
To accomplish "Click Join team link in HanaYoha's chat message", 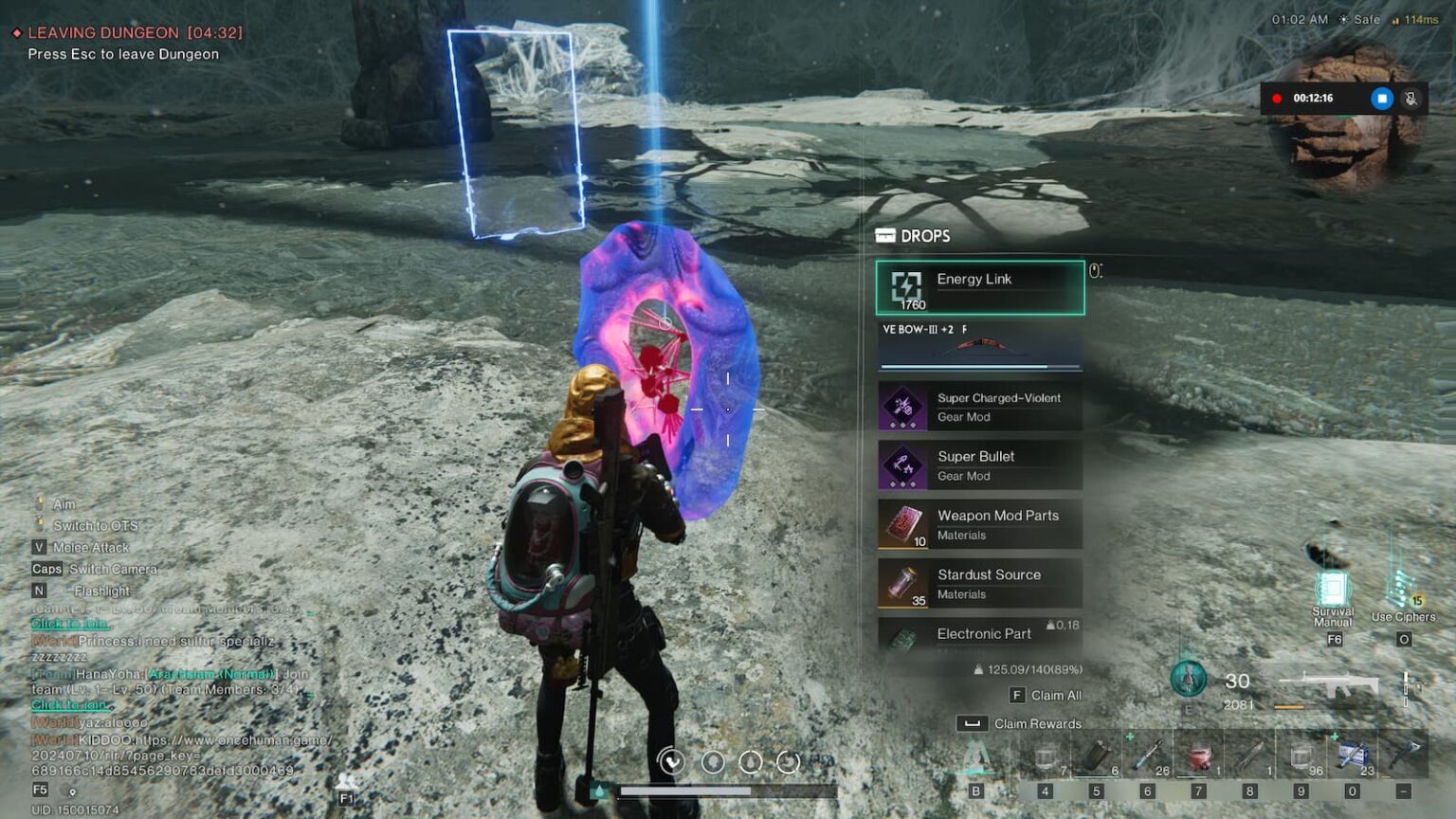I will (71, 704).
